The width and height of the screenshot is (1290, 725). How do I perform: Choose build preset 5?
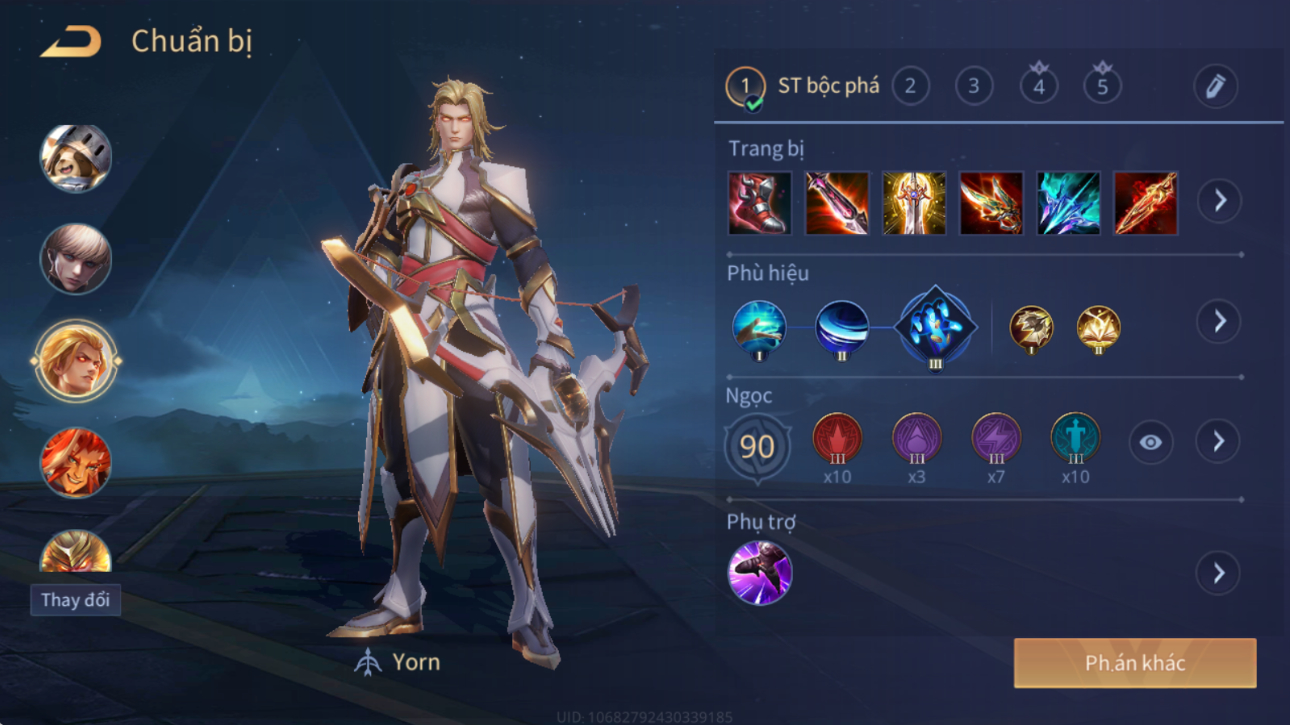1102,86
